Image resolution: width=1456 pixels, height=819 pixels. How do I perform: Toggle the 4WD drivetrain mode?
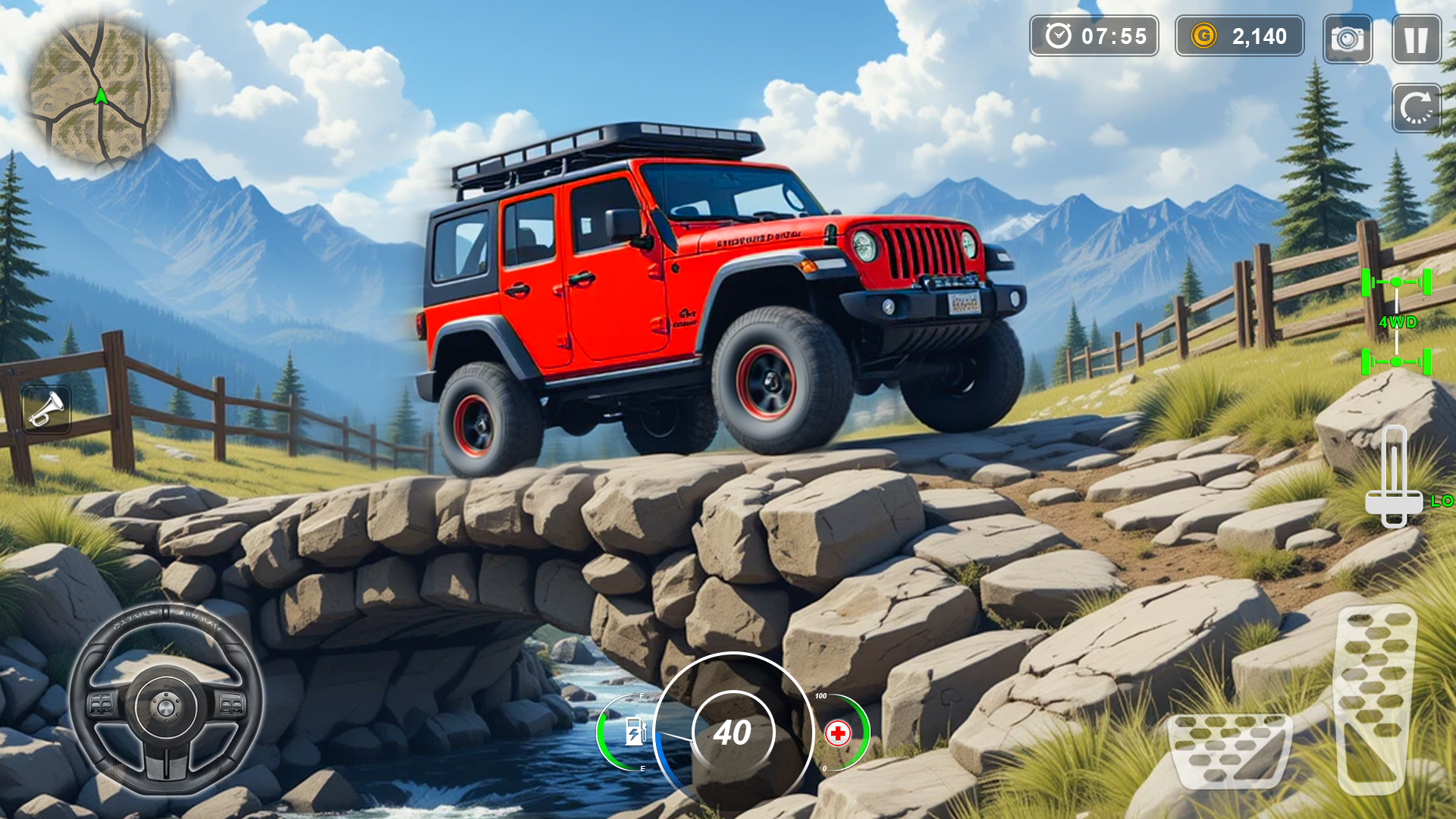(x=1396, y=322)
